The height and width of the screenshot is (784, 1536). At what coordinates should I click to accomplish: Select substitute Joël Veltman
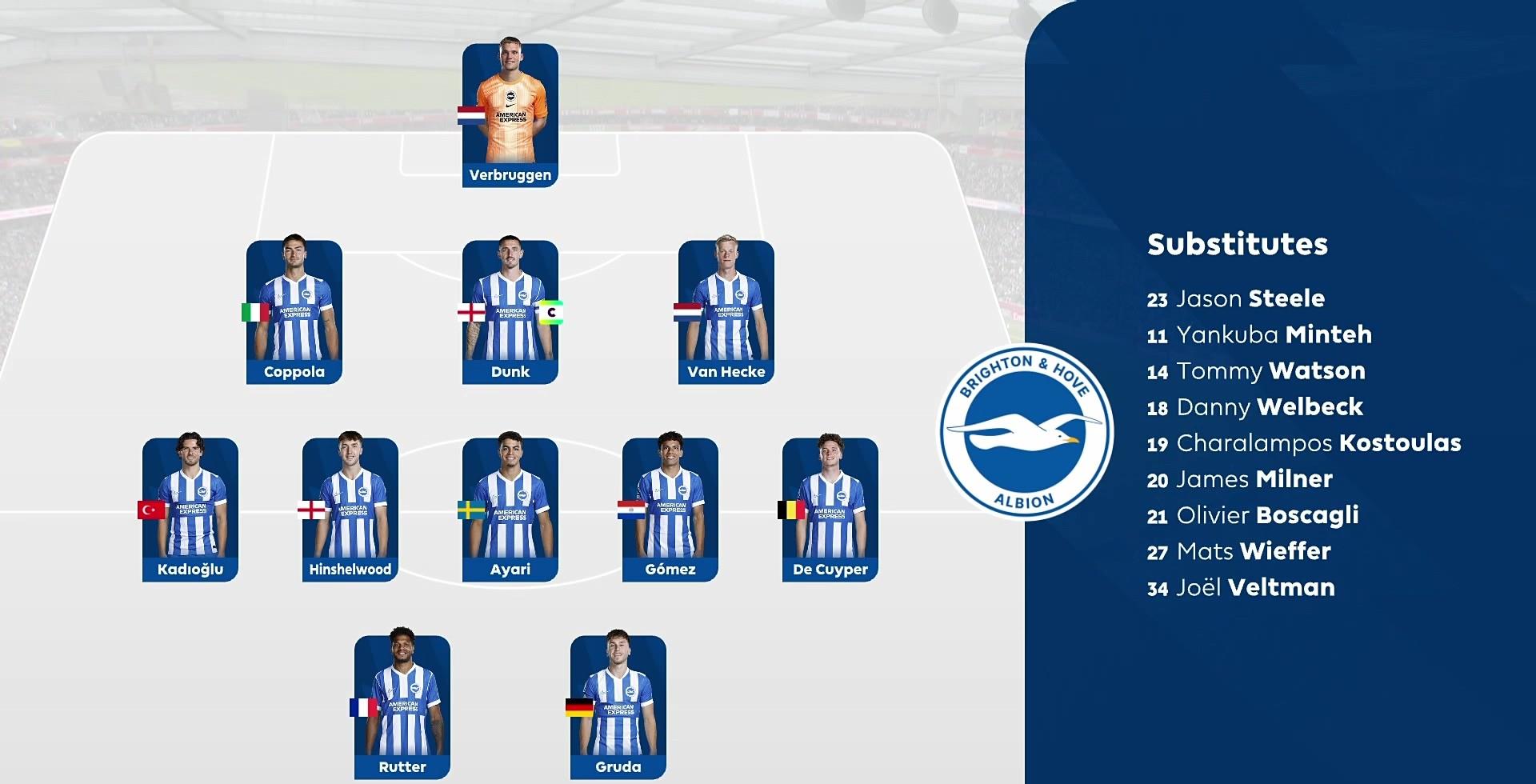(1241, 588)
